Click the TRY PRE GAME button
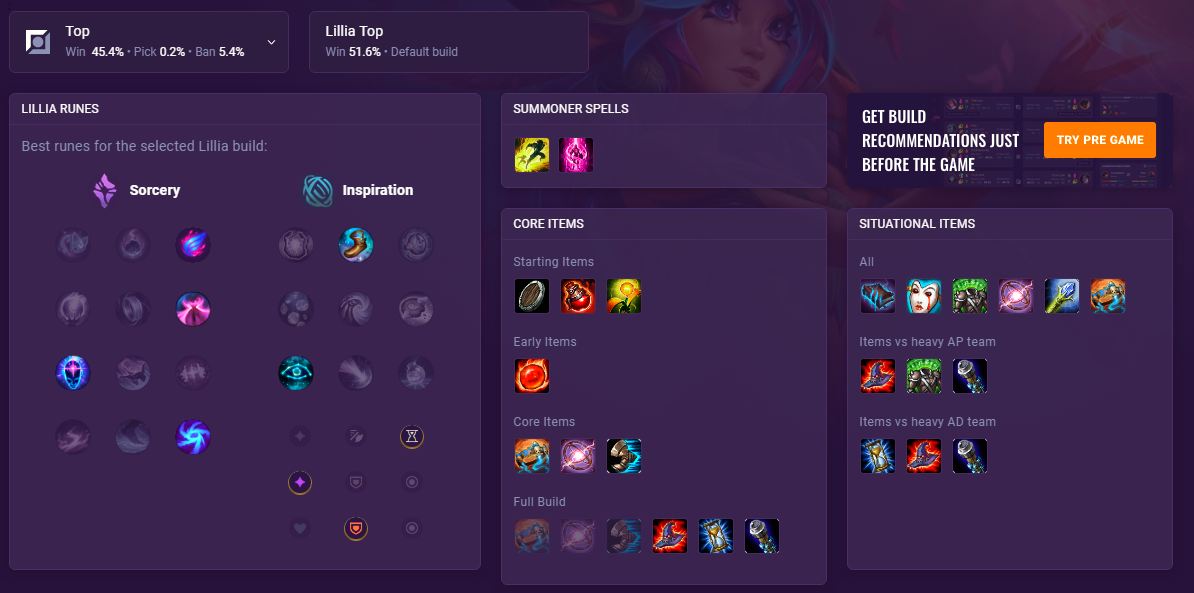This screenshot has width=1194, height=593. point(1099,140)
